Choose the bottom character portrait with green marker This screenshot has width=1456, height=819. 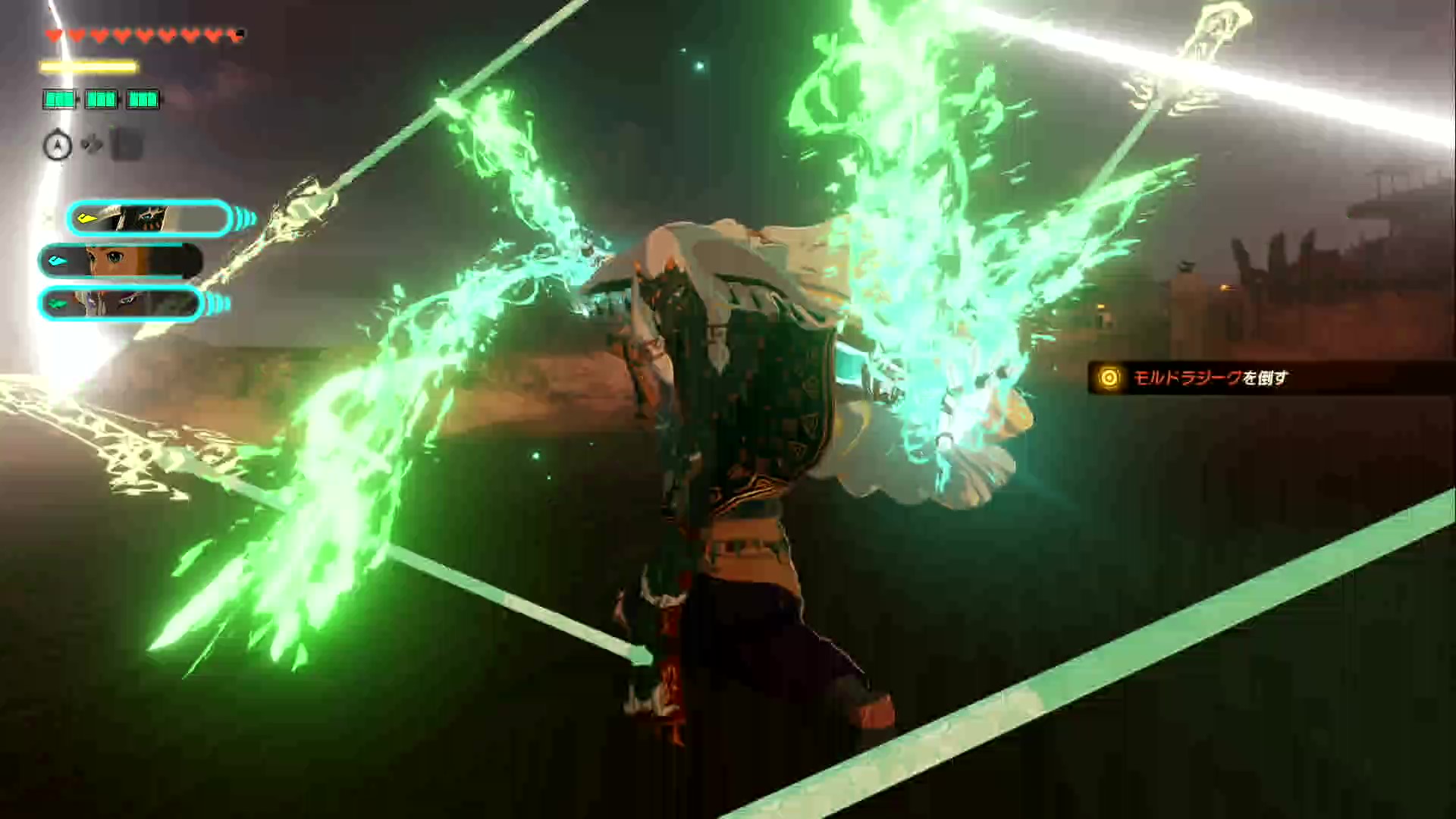click(121, 304)
